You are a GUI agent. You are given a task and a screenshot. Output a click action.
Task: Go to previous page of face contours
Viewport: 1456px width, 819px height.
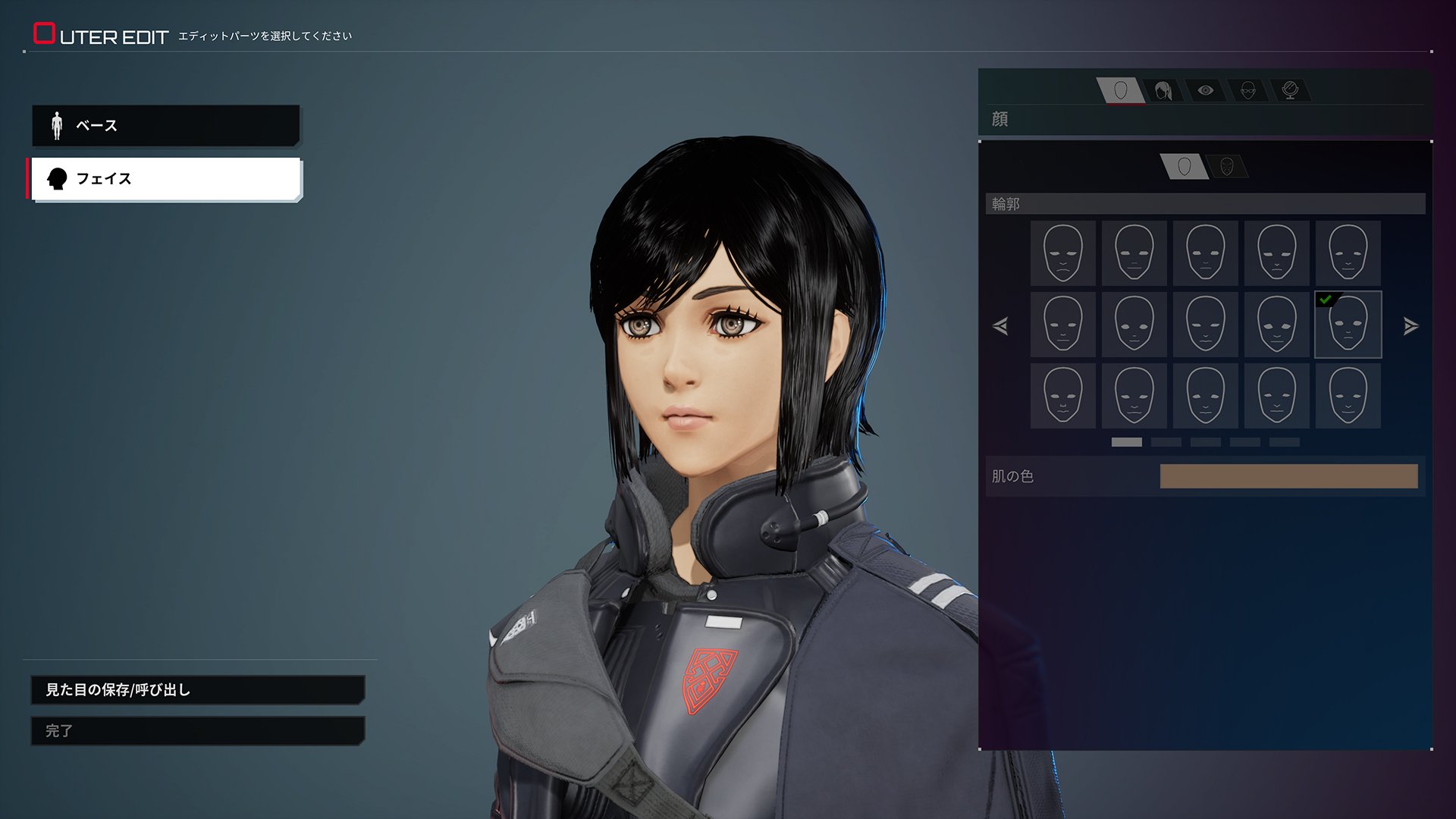pos(1000,326)
